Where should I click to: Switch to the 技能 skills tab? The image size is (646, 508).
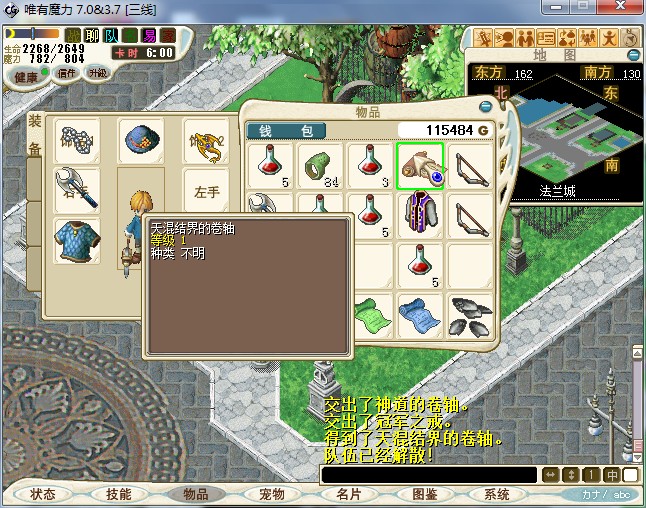118,494
